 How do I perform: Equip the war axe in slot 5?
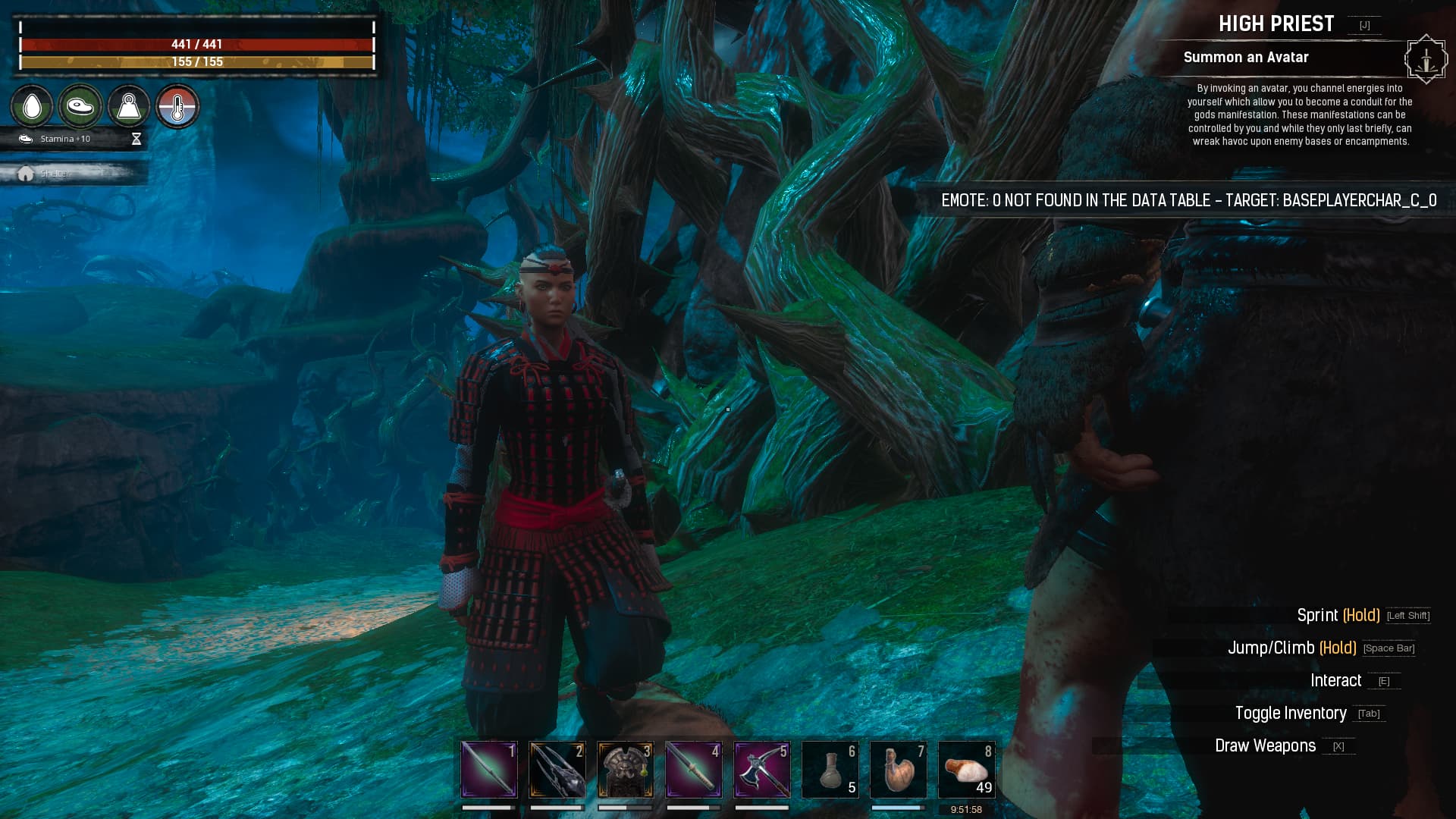[761, 770]
